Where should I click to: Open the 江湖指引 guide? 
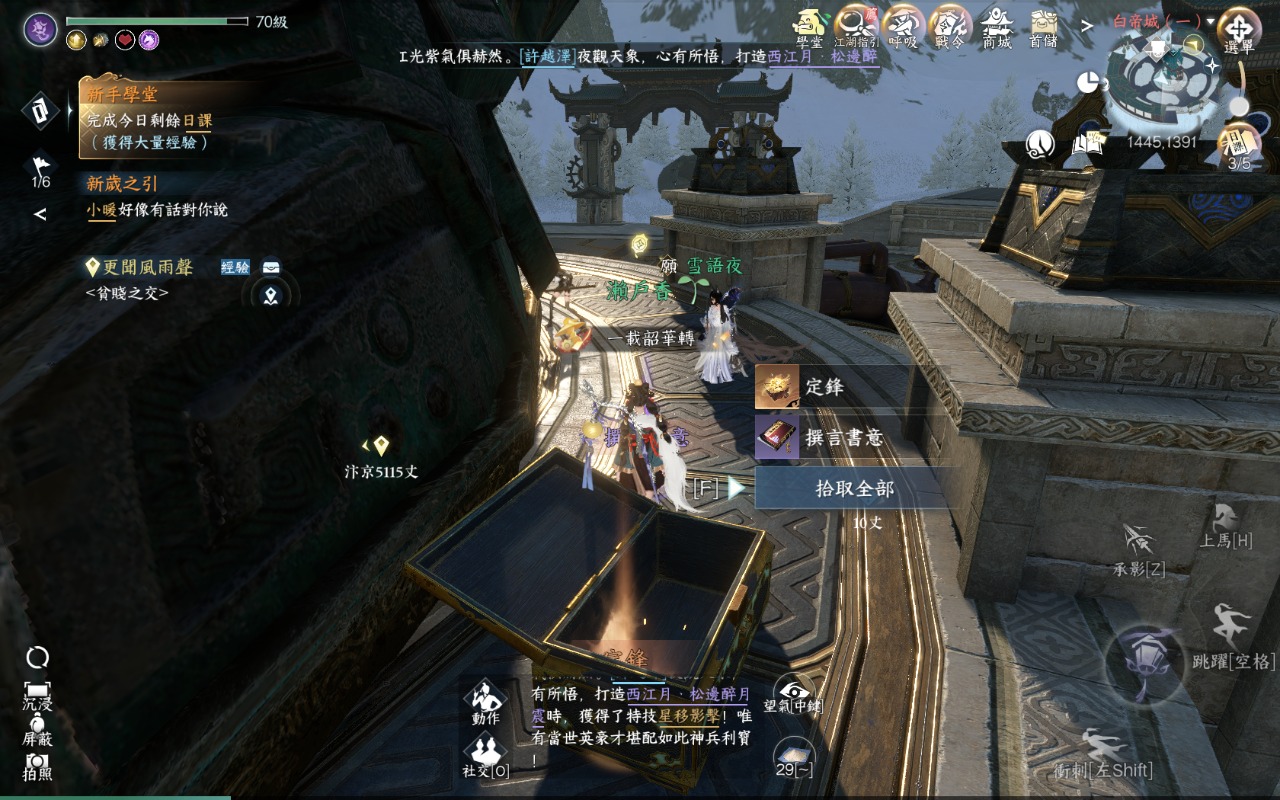tap(857, 26)
